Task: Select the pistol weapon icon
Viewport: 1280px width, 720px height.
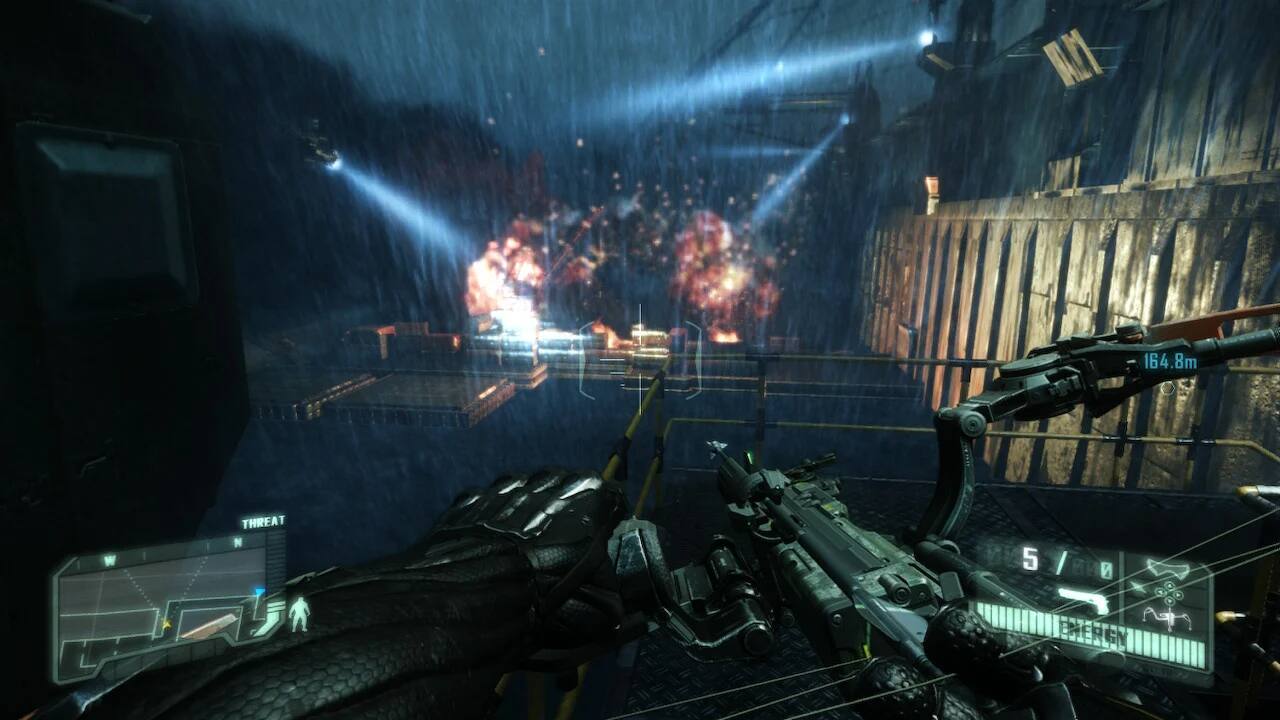Action: (1085, 600)
